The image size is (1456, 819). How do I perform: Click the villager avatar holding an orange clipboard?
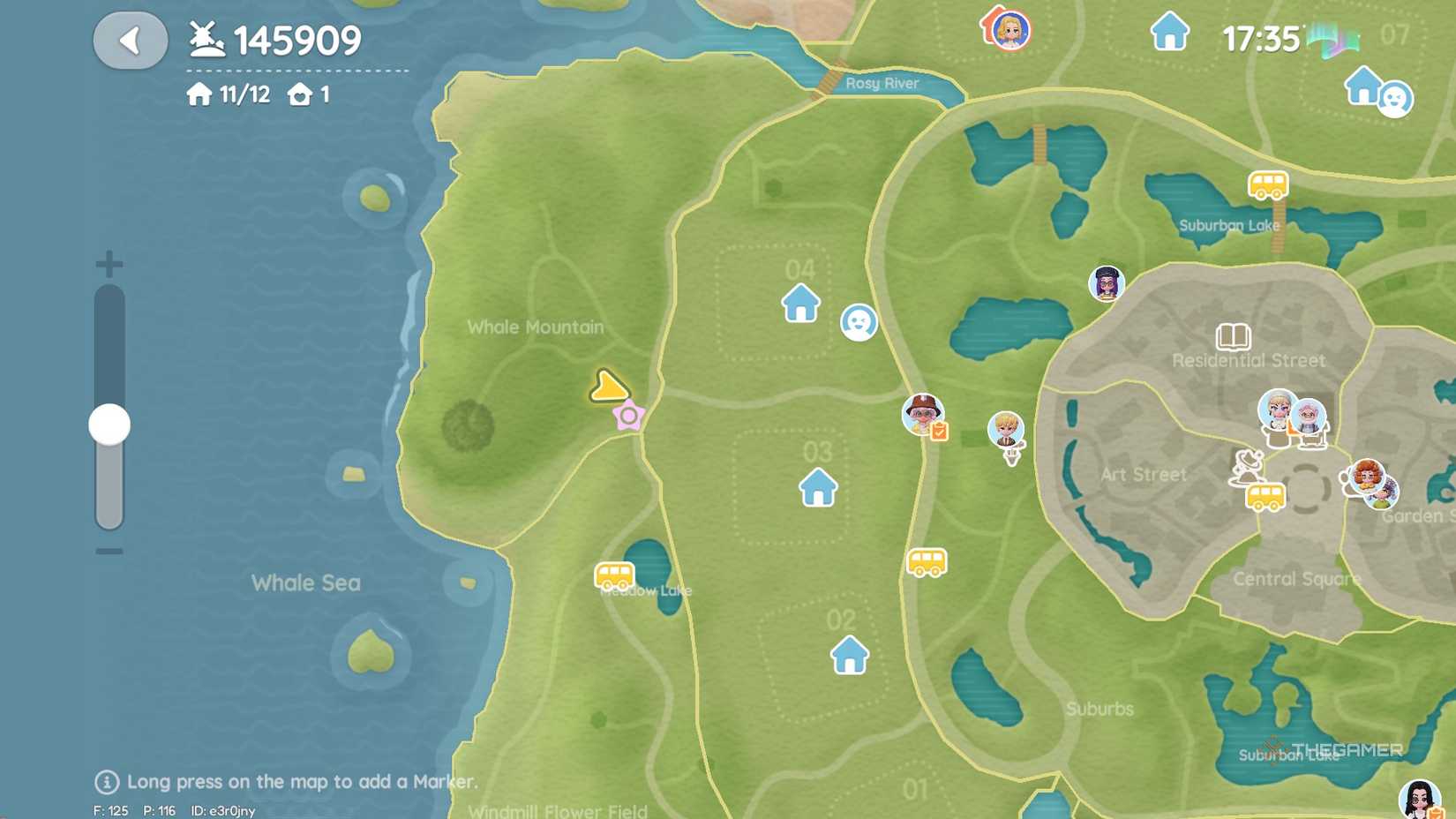[x=923, y=412]
